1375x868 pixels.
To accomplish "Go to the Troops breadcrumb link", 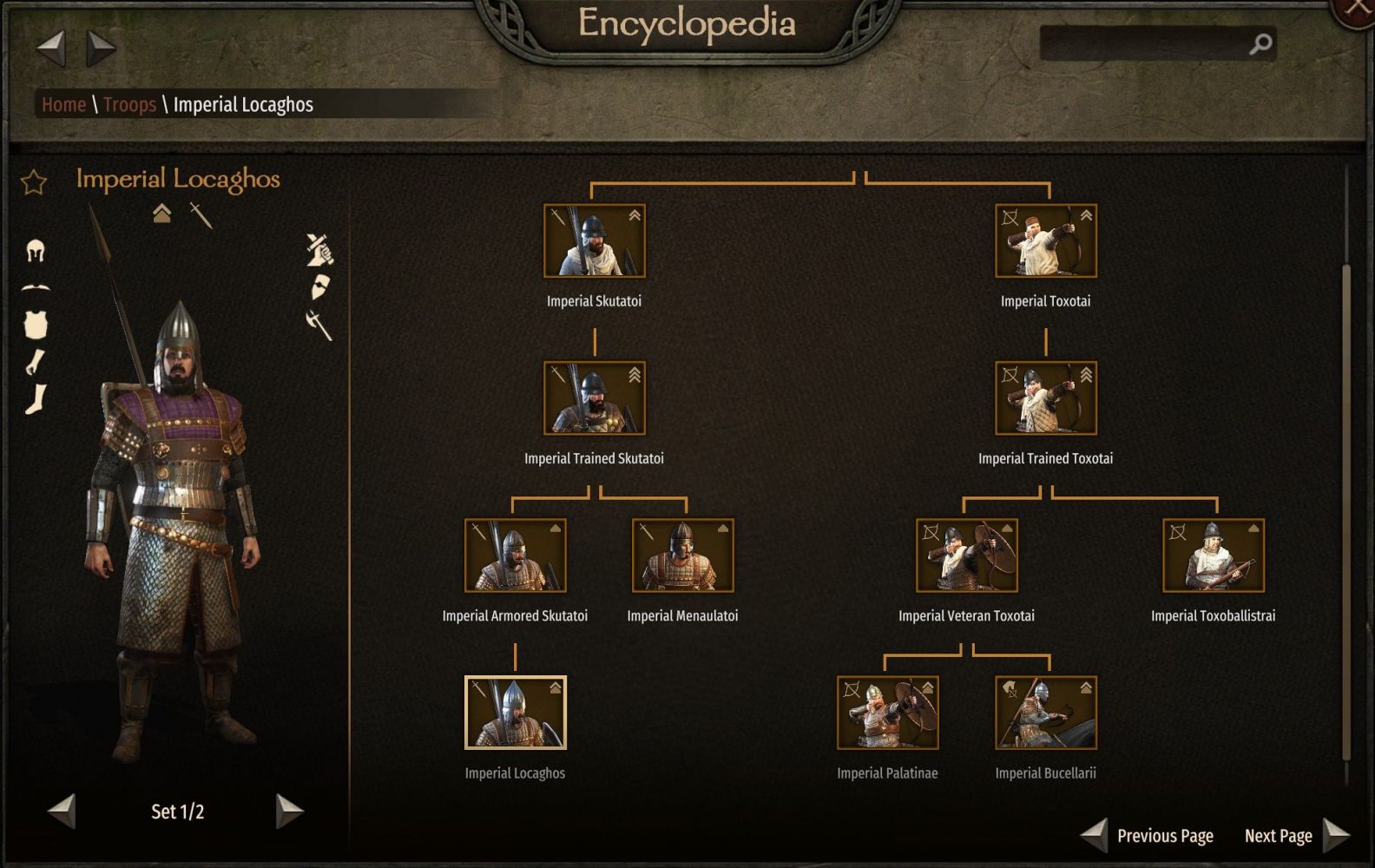I will coord(129,105).
